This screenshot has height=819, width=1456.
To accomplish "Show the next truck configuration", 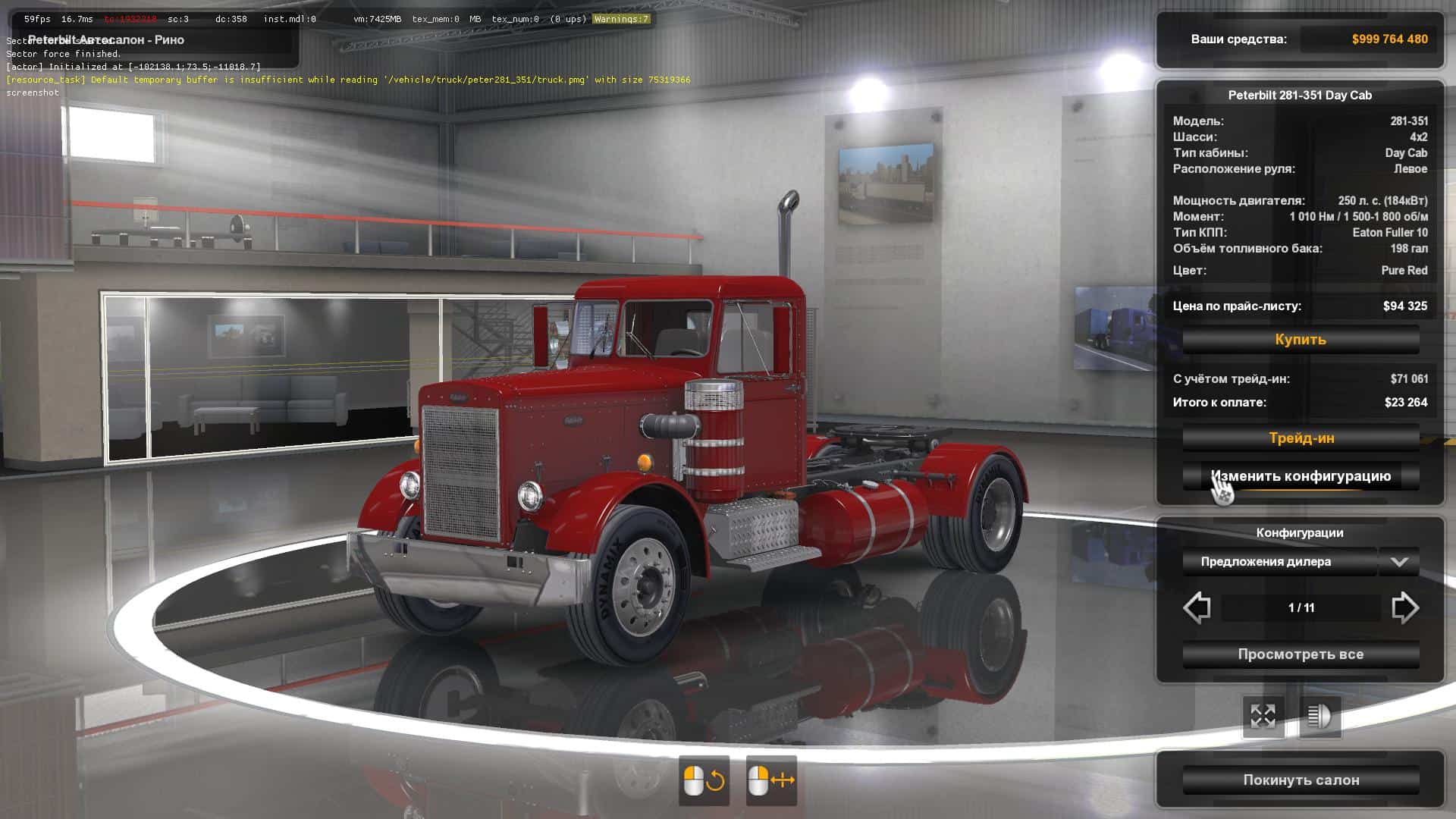I will pyautogui.click(x=1404, y=608).
